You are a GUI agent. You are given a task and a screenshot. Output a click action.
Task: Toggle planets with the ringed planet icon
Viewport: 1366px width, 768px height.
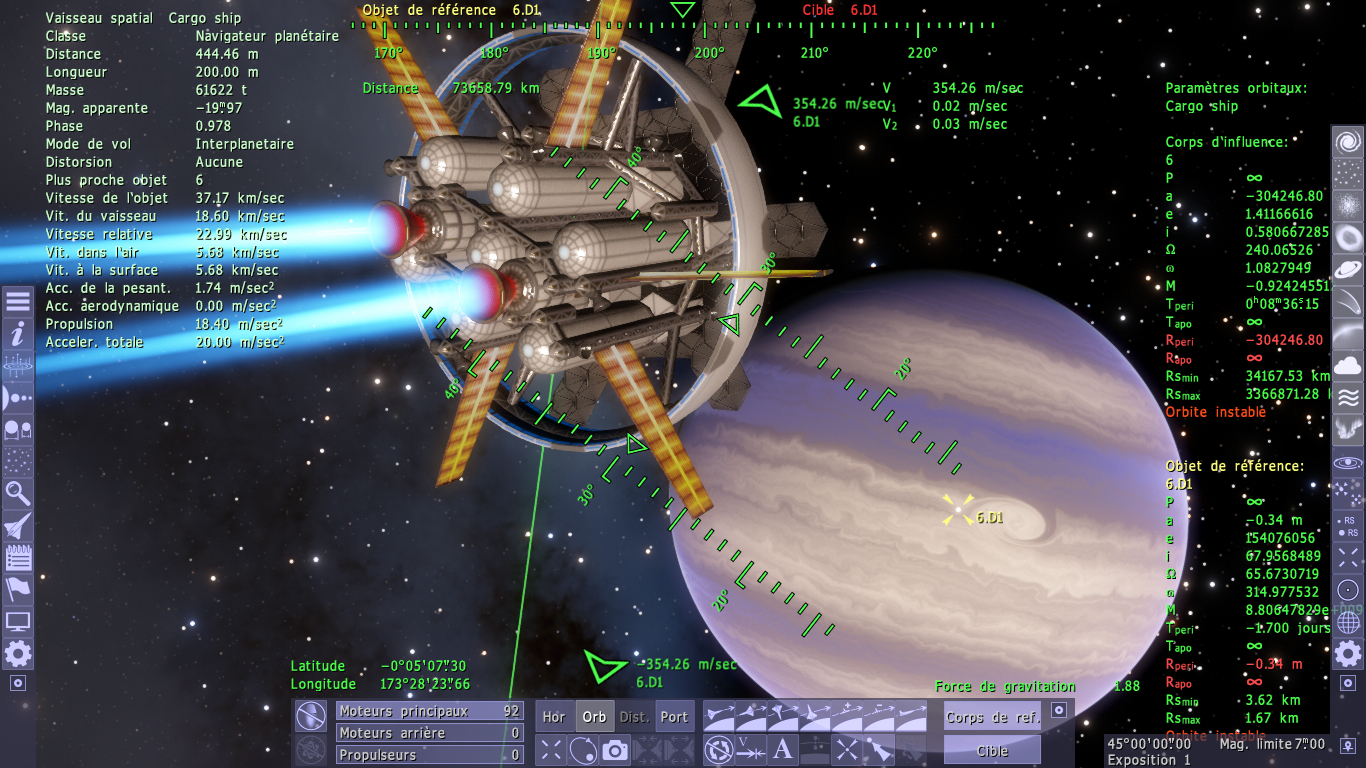click(x=1348, y=270)
